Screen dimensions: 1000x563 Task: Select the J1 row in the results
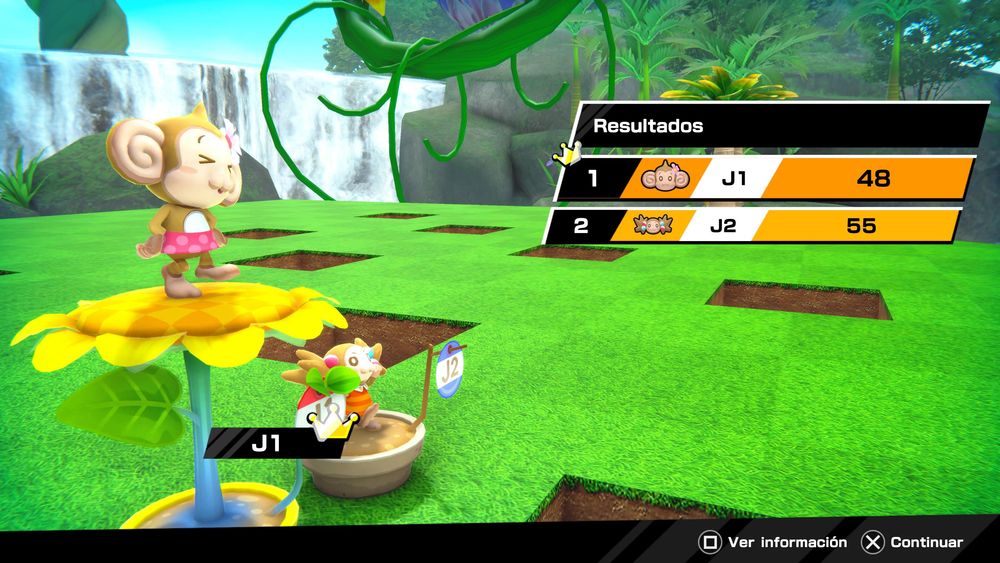pos(765,179)
